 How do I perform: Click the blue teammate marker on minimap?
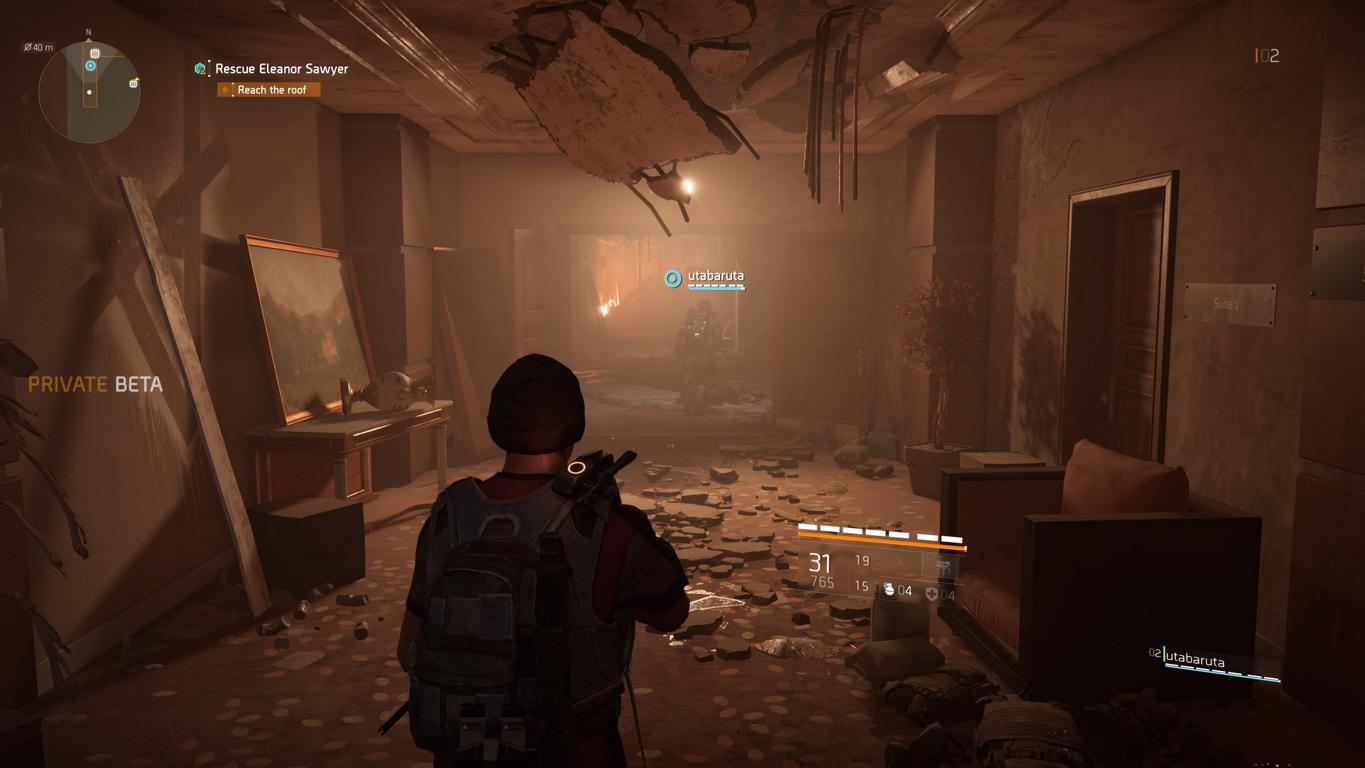tap(91, 66)
